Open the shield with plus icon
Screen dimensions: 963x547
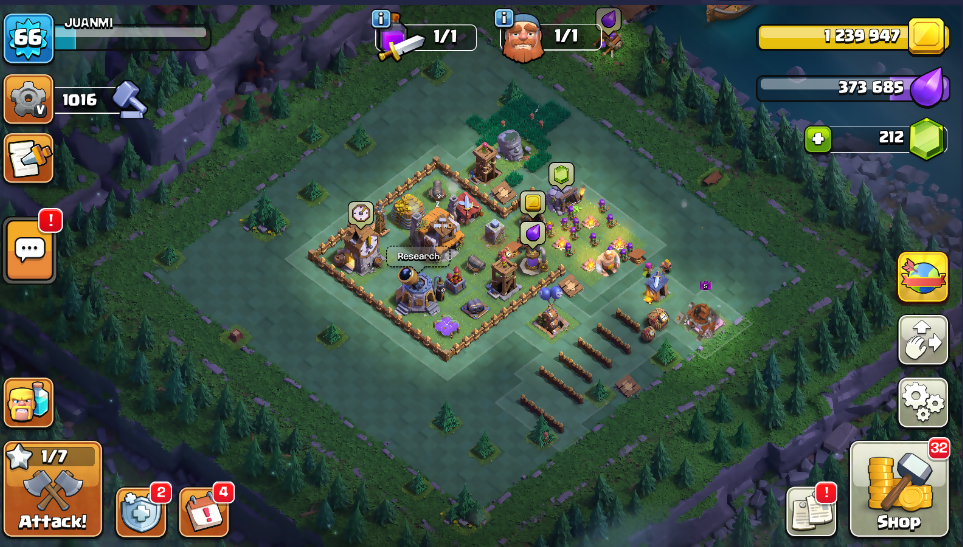pos(141,512)
